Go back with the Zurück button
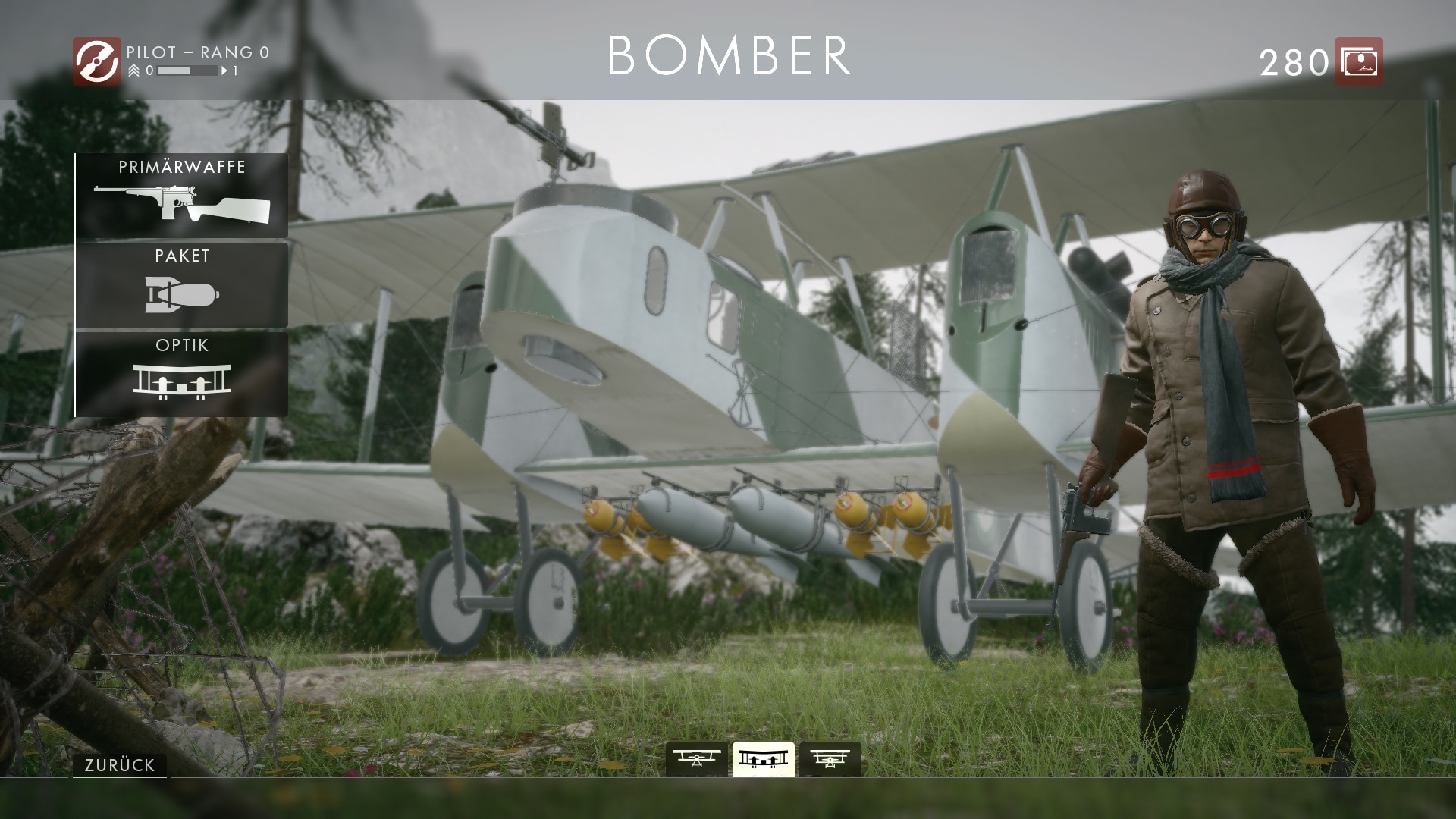This screenshot has height=819, width=1456. [120, 765]
